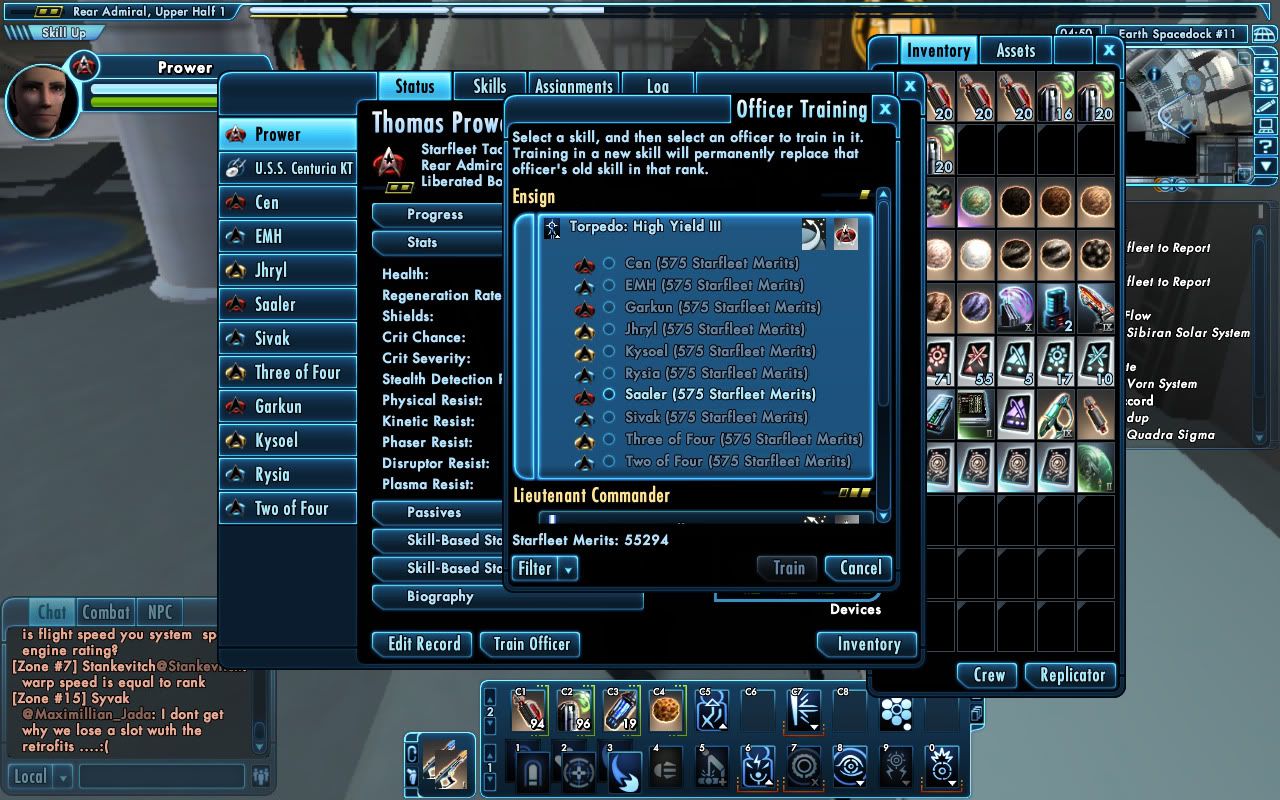1280x800 pixels.
Task: Open the Skill Up notification
Action: click(x=60, y=32)
